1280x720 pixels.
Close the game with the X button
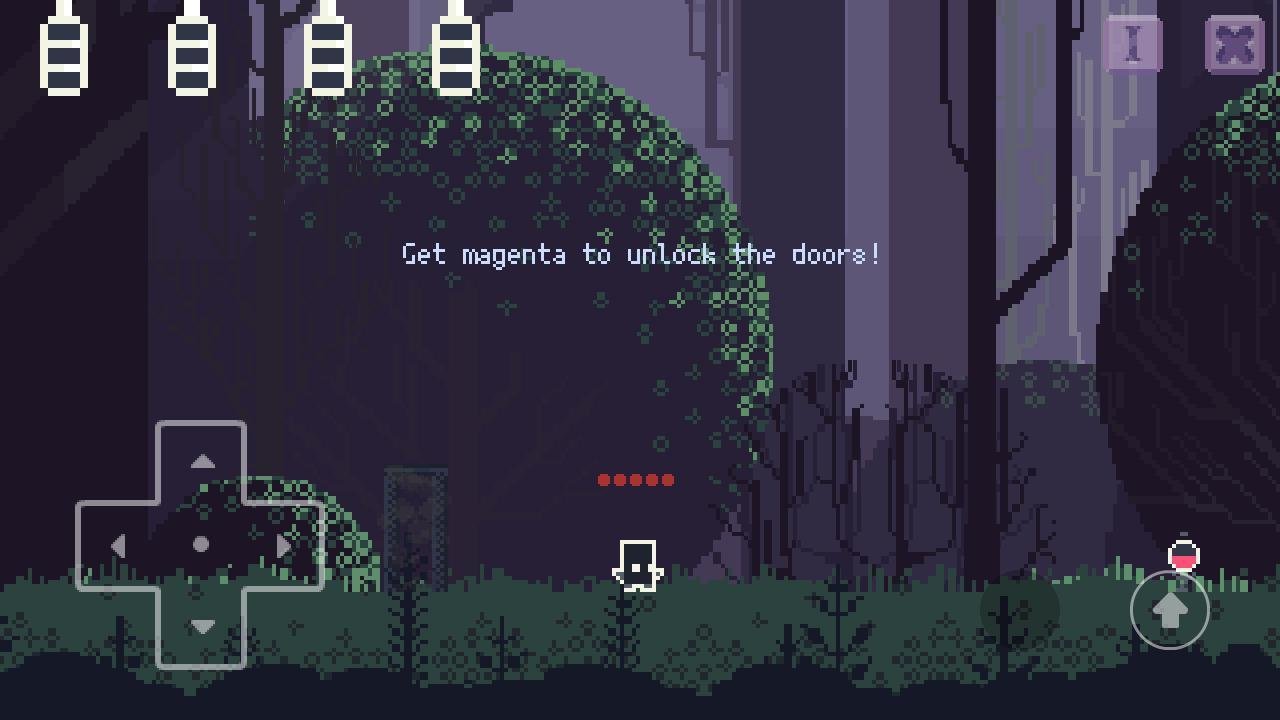pyautogui.click(x=1235, y=45)
